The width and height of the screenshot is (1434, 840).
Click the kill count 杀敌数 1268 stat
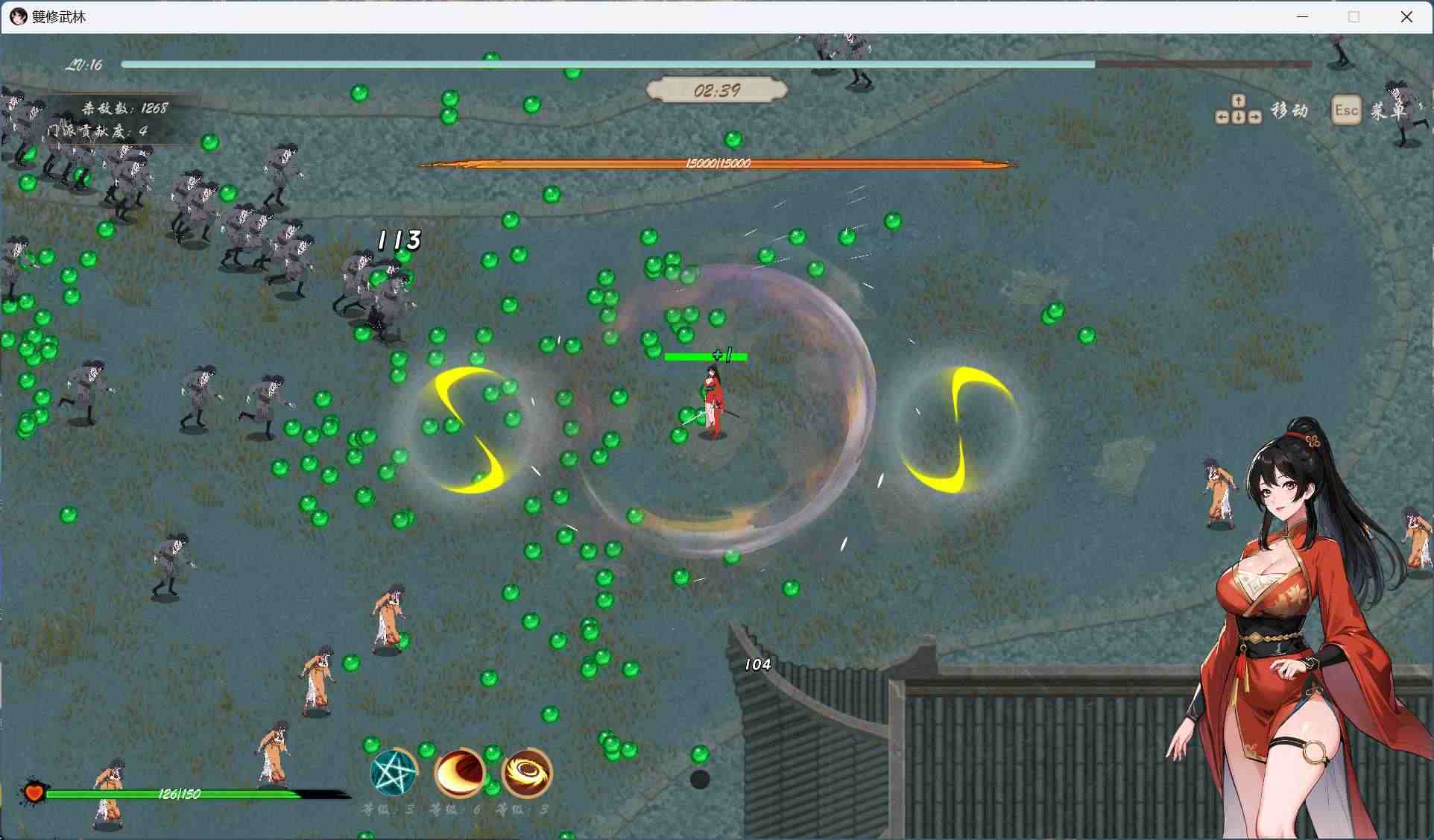point(124,107)
